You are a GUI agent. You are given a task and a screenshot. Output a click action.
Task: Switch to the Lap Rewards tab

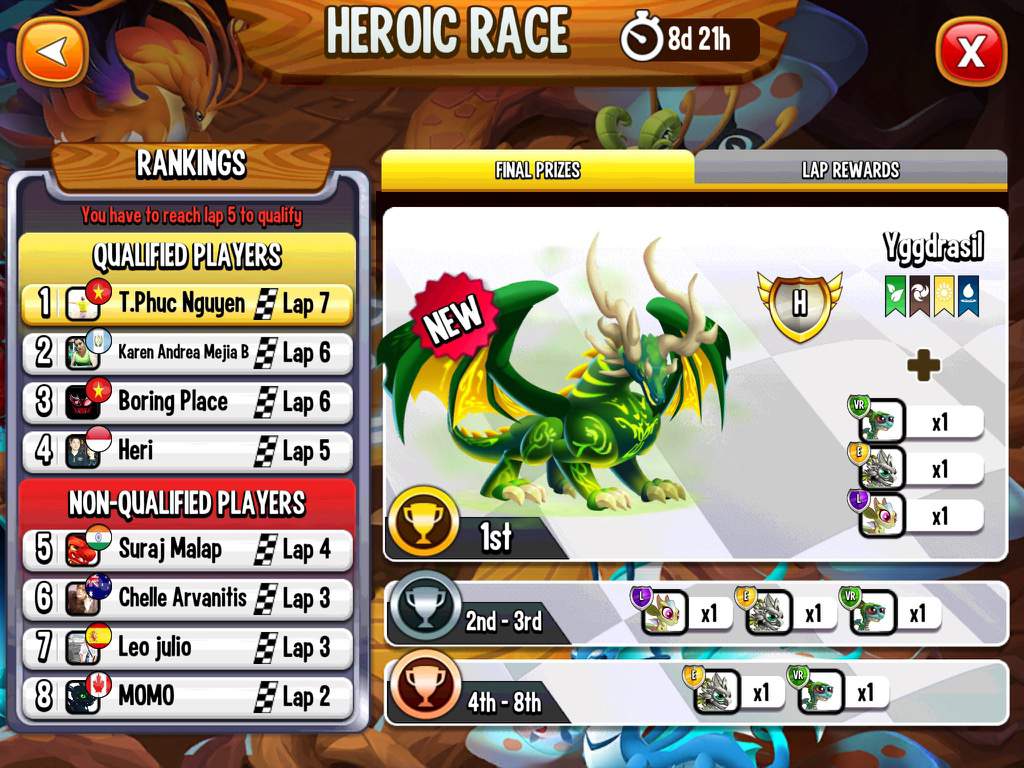[x=850, y=170]
